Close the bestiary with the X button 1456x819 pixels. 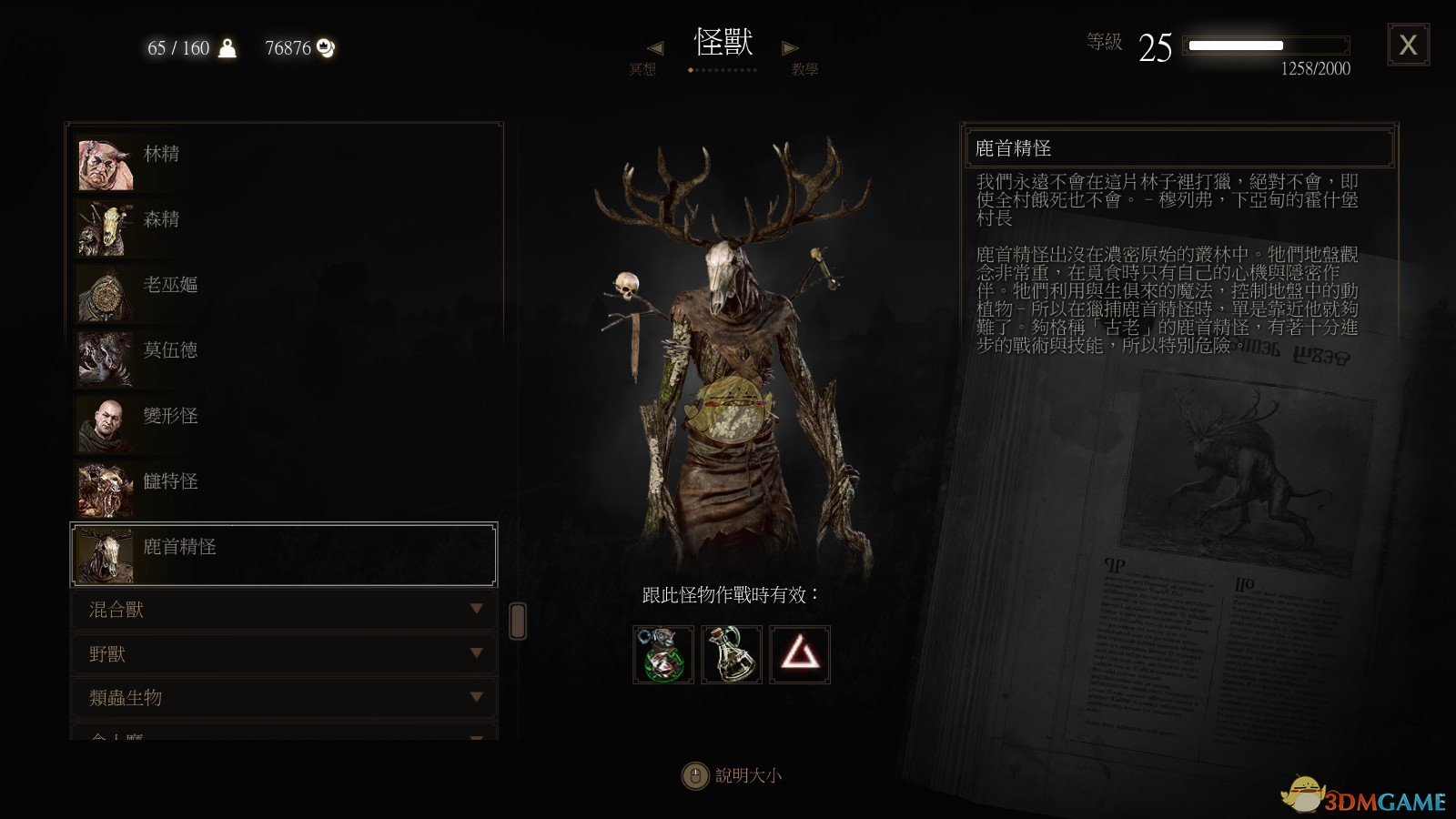[1408, 45]
